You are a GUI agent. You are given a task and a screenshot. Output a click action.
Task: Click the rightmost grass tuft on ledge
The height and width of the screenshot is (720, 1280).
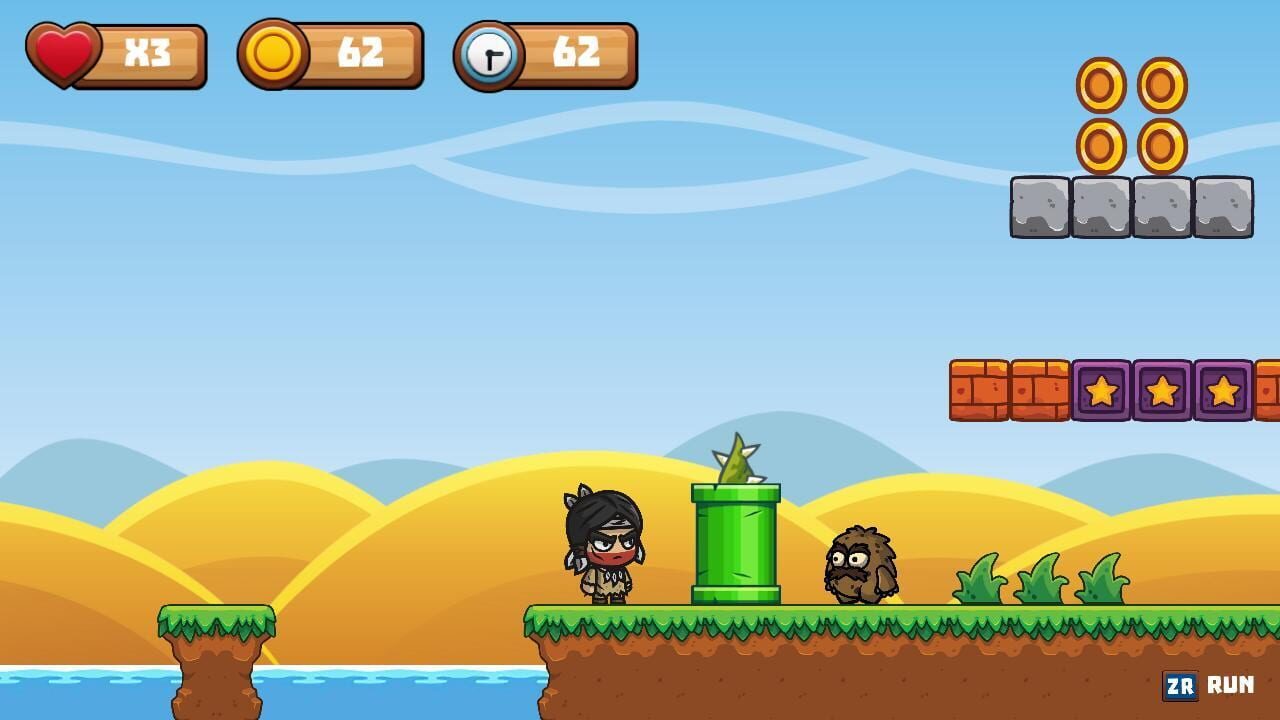1100,580
